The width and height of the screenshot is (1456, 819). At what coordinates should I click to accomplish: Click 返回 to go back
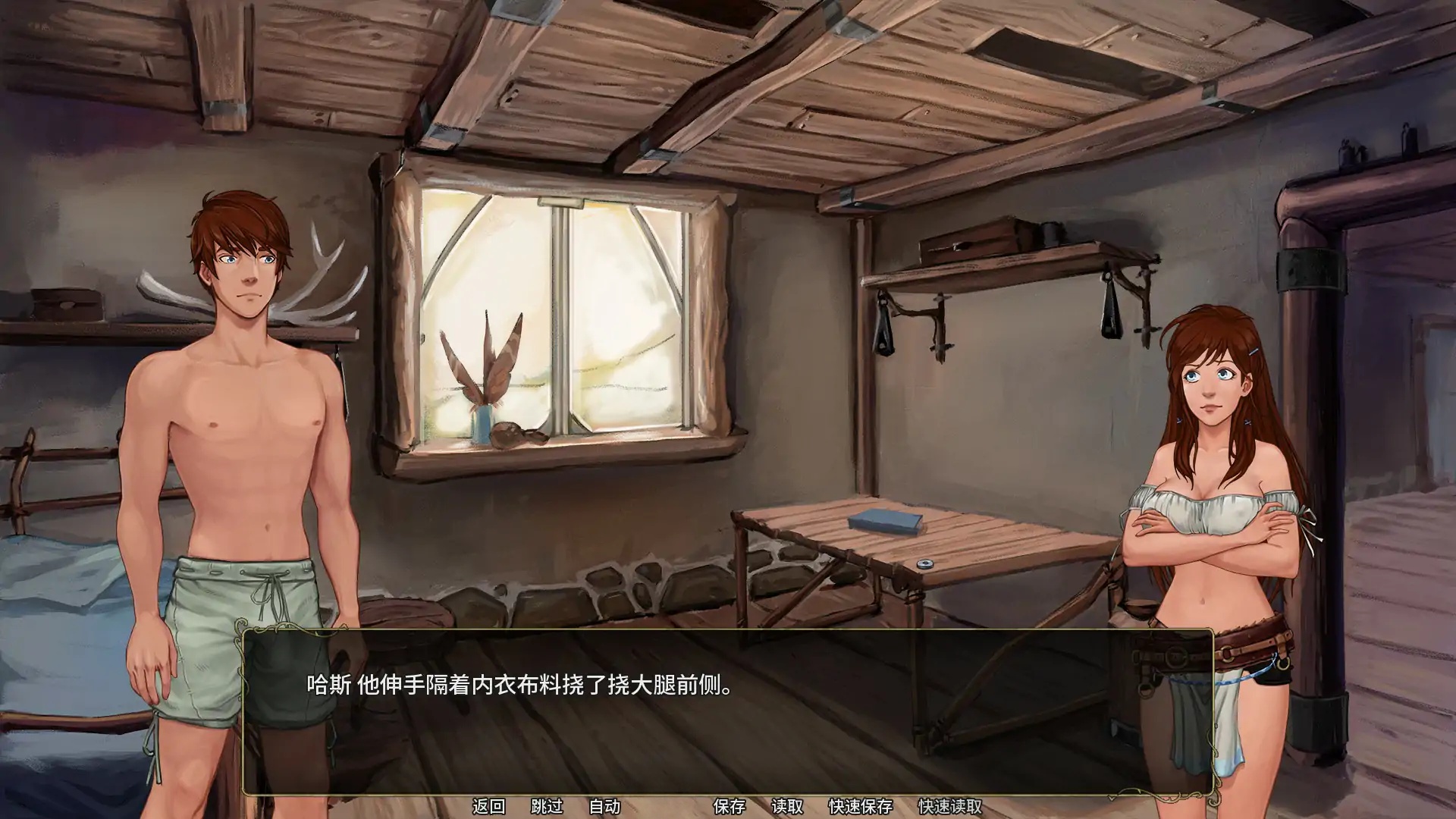coord(490,807)
